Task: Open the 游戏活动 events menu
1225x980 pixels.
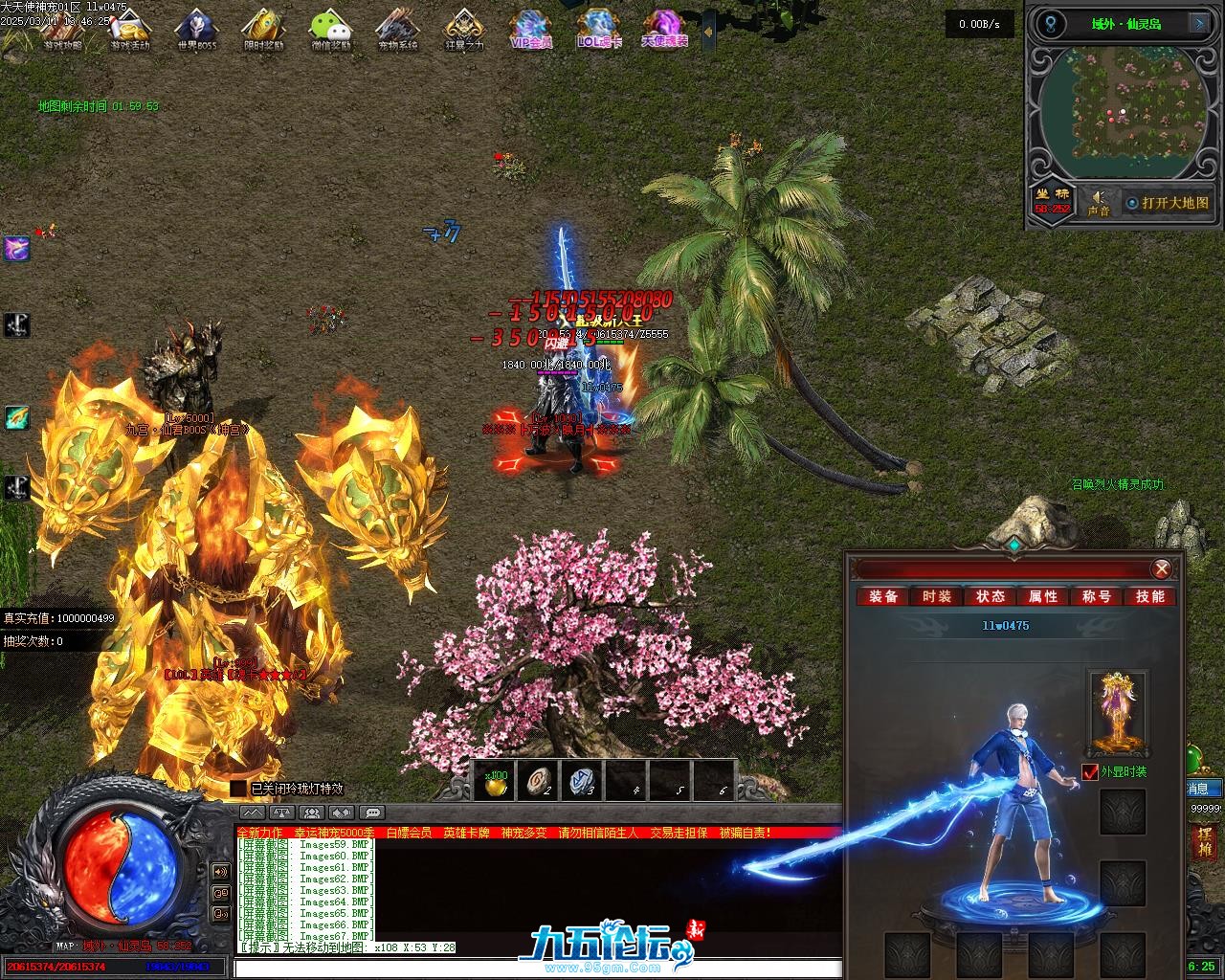Action: coord(129,29)
